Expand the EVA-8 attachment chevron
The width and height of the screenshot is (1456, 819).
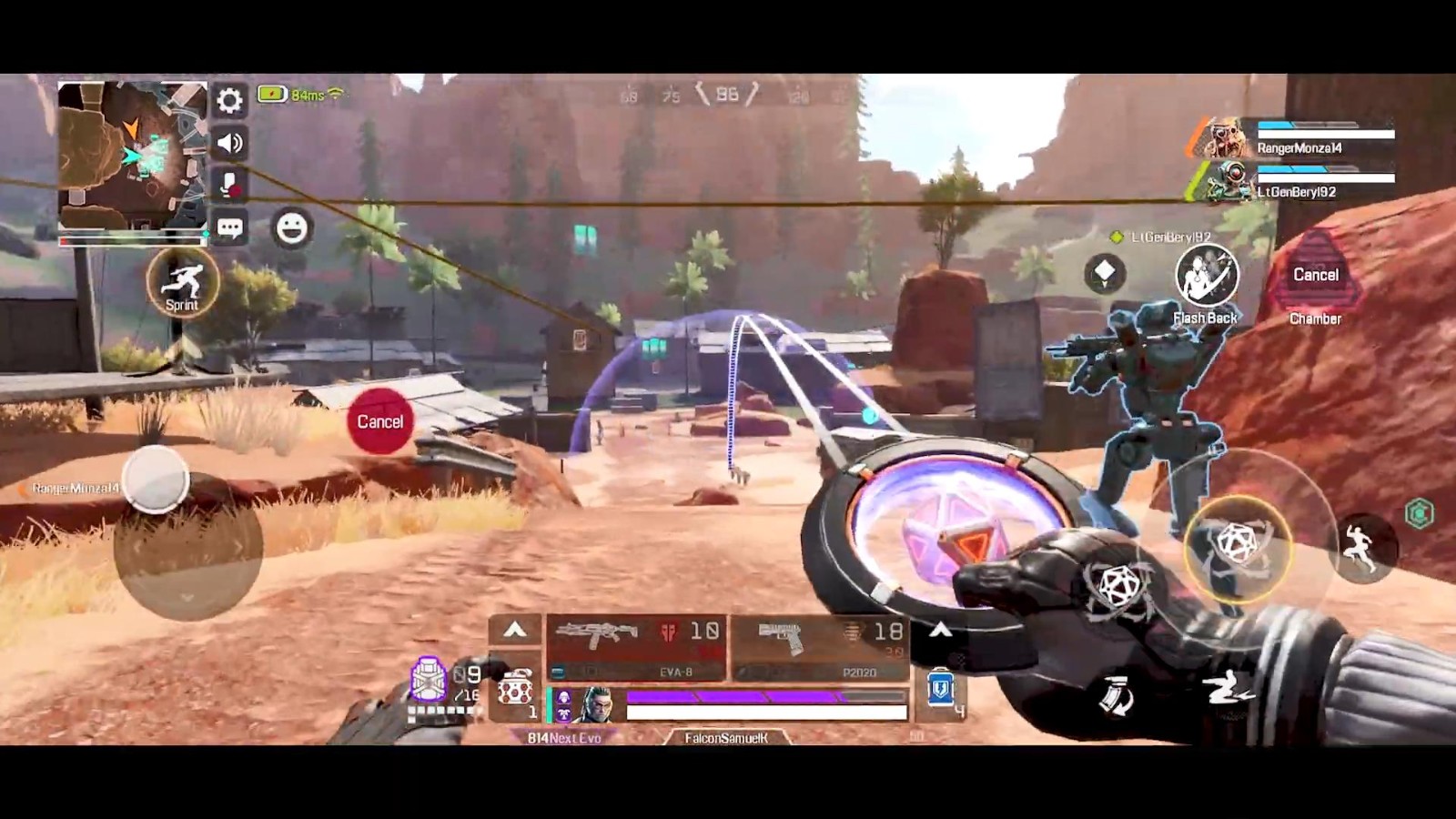click(x=514, y=631)
